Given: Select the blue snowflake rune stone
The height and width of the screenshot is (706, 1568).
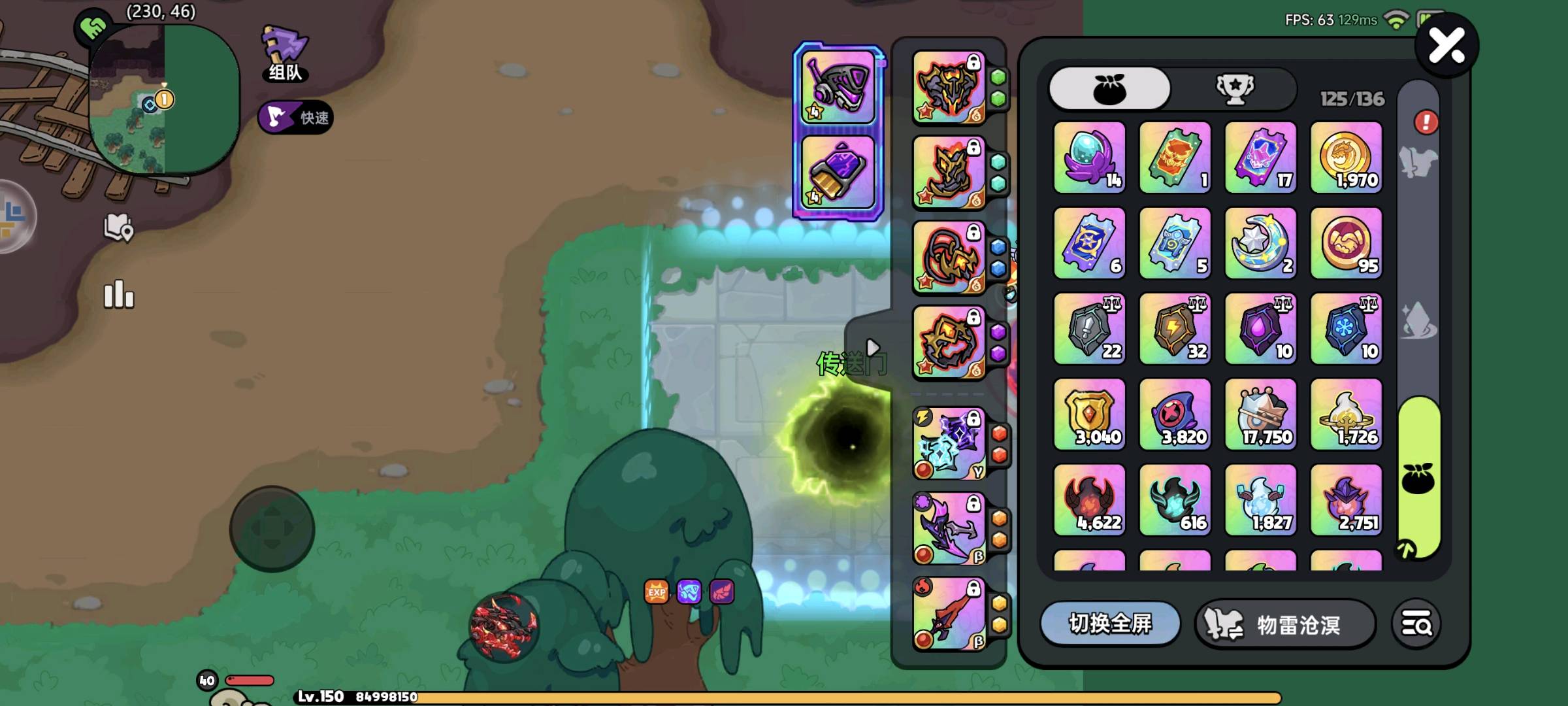Looking at the screenshot, I should [x=1346, y=329].
